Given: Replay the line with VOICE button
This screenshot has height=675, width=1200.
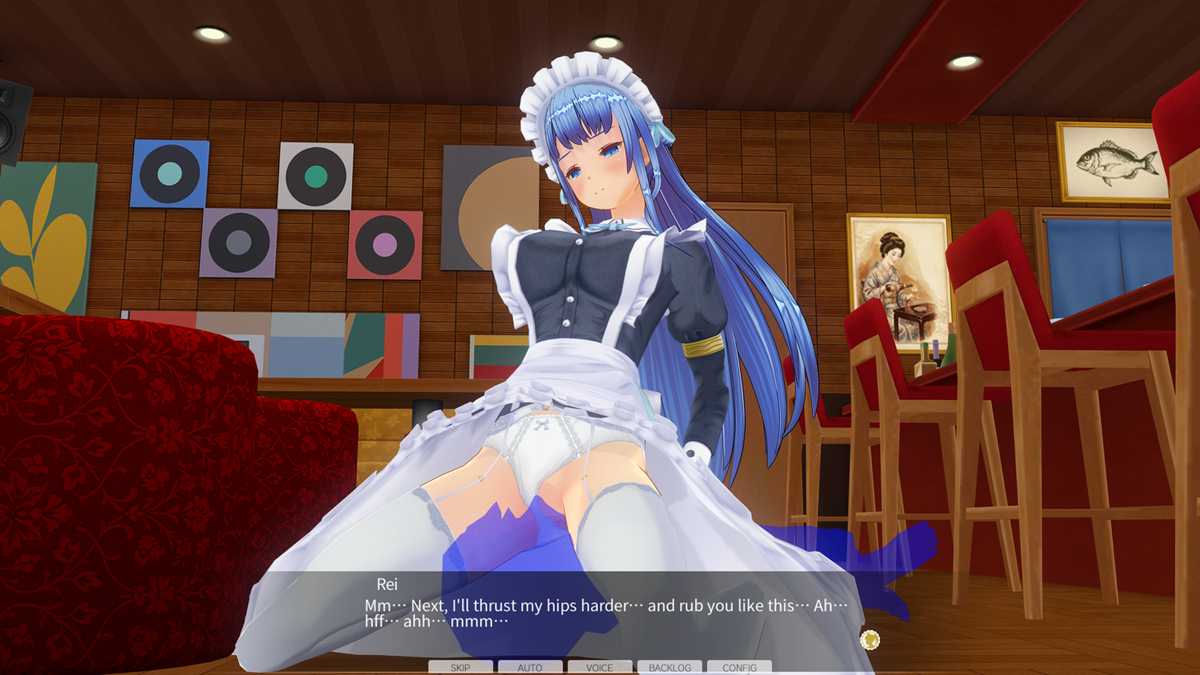Looking at the screenshot, I should [x=600, y=667].
